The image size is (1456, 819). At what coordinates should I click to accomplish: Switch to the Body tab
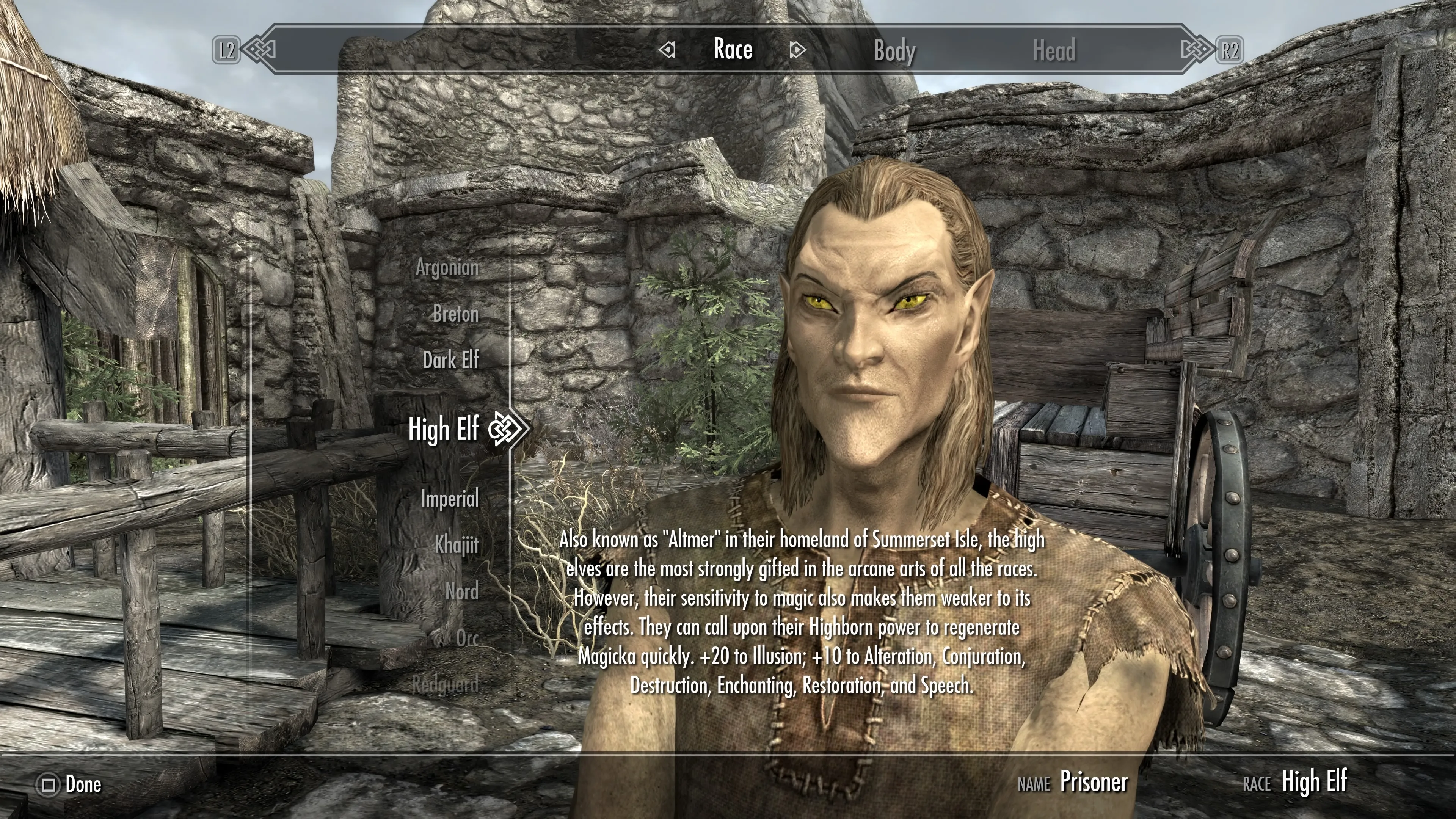pyautogui.click(x=894, y=51)
